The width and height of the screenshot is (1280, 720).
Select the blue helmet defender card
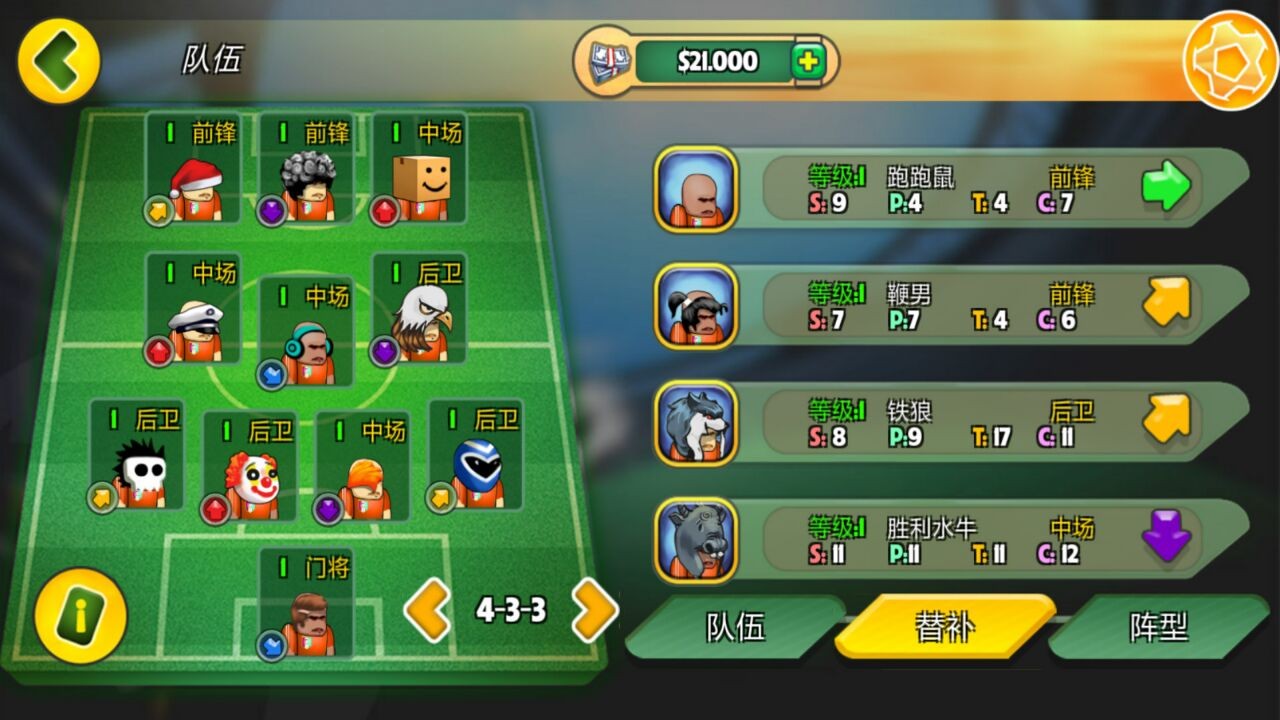click(x=475, y=455)
